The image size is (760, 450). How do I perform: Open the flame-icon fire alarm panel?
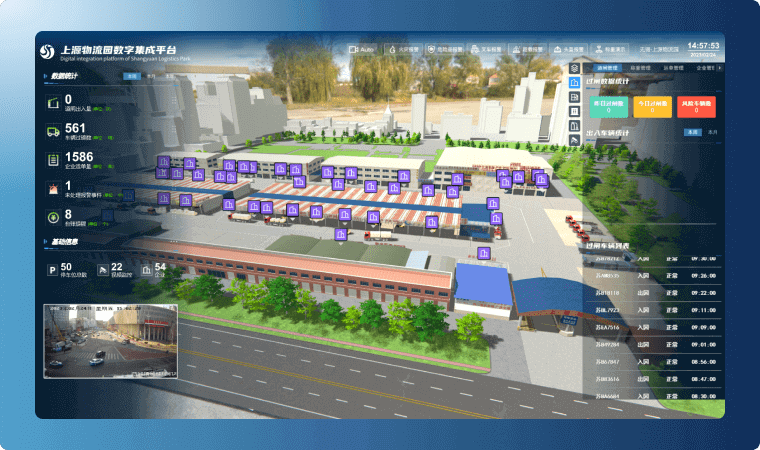point(402,48)
